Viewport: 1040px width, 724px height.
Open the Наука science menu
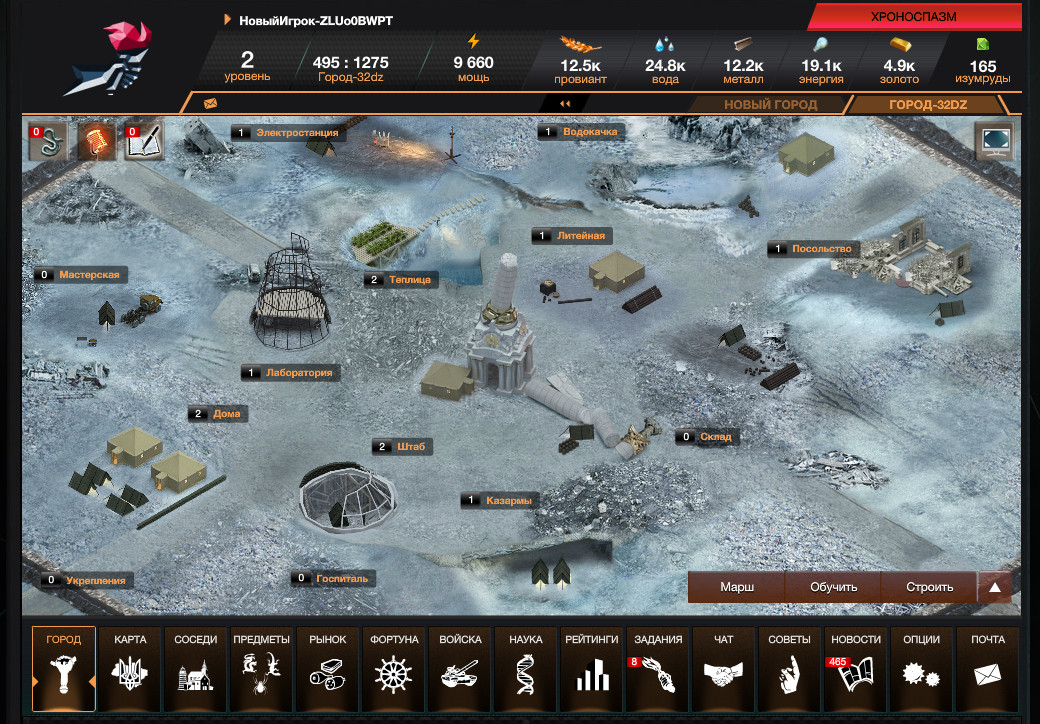[526, 661]
